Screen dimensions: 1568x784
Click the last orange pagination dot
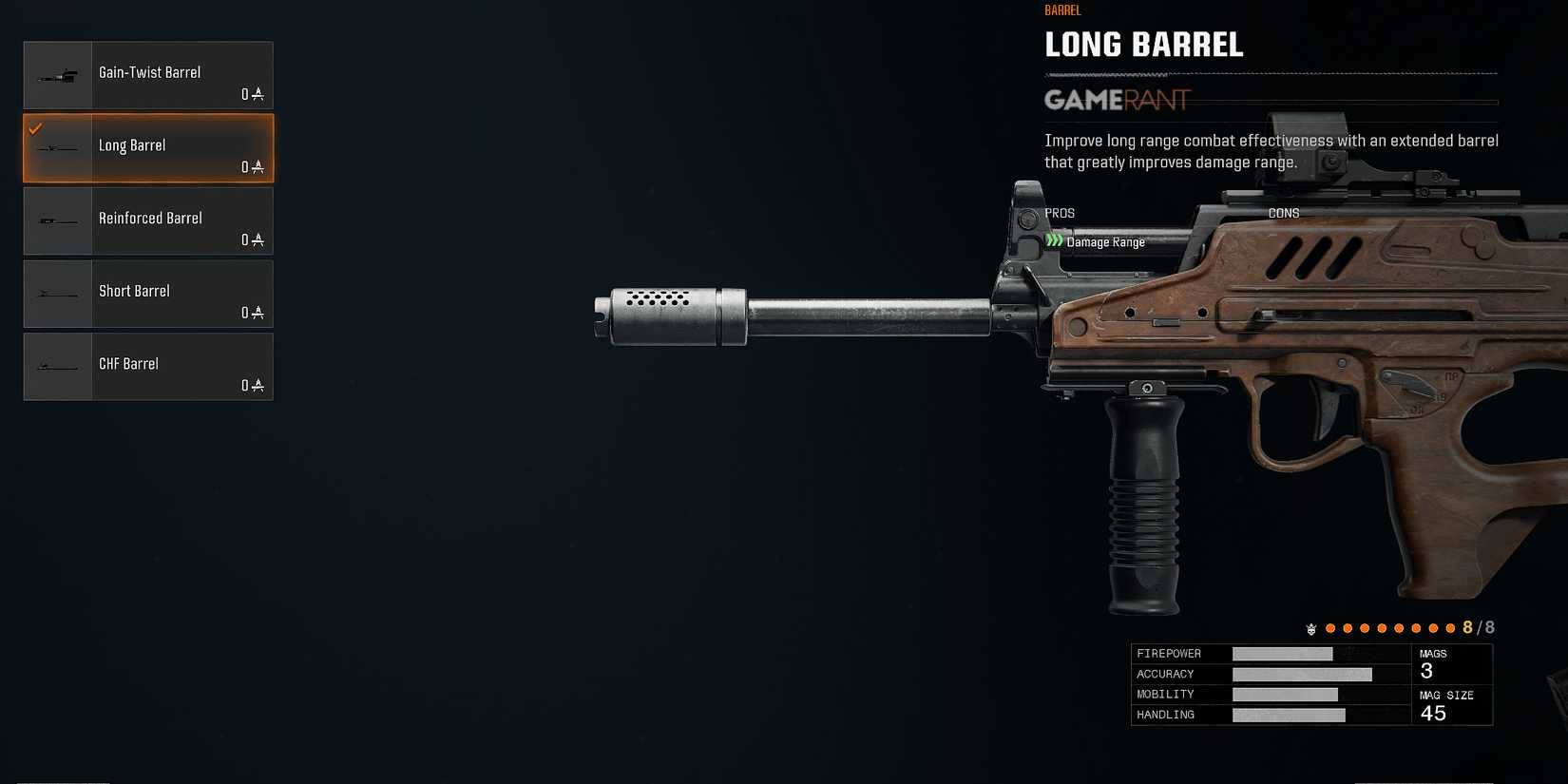pyautogui.click(x=1451, y=628)
